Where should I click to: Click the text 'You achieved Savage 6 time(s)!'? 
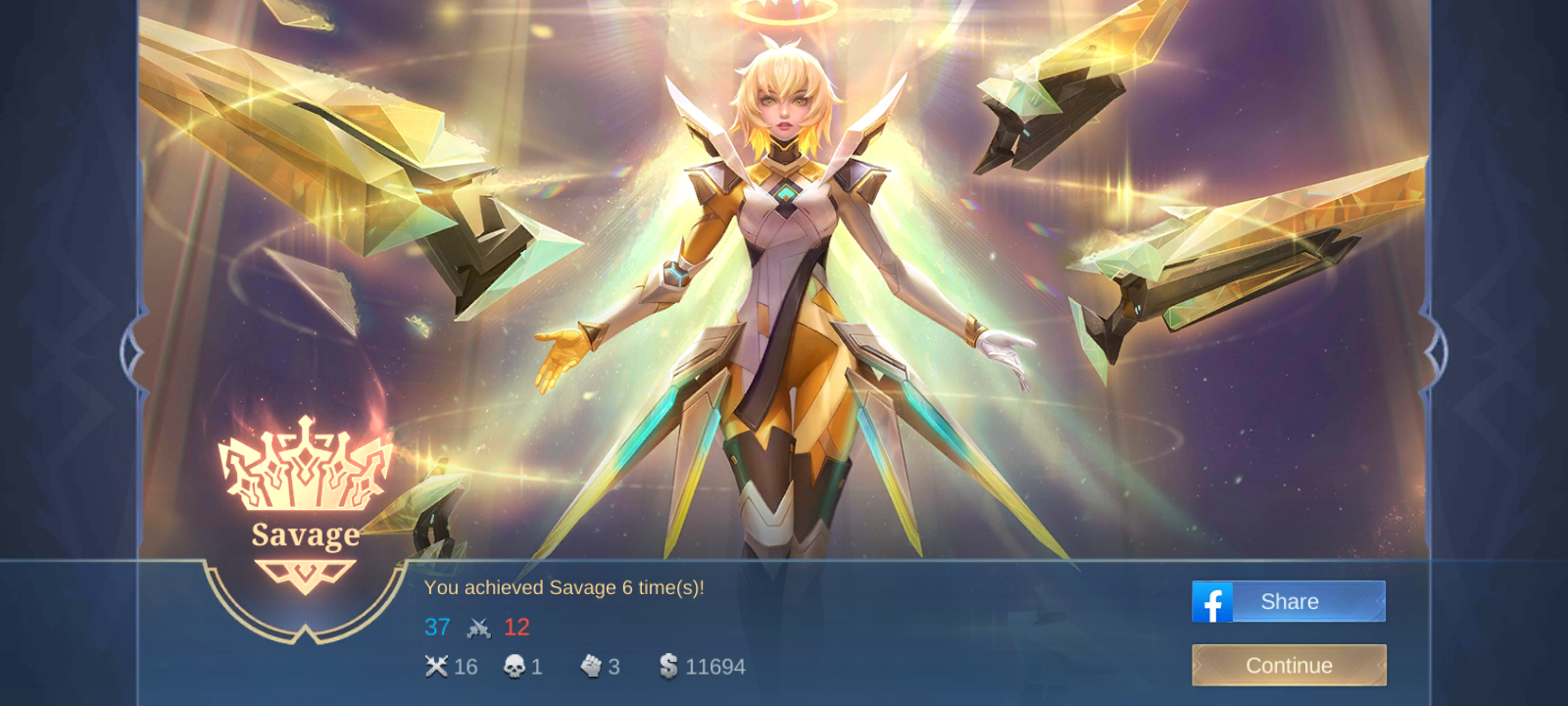(566, 587)
